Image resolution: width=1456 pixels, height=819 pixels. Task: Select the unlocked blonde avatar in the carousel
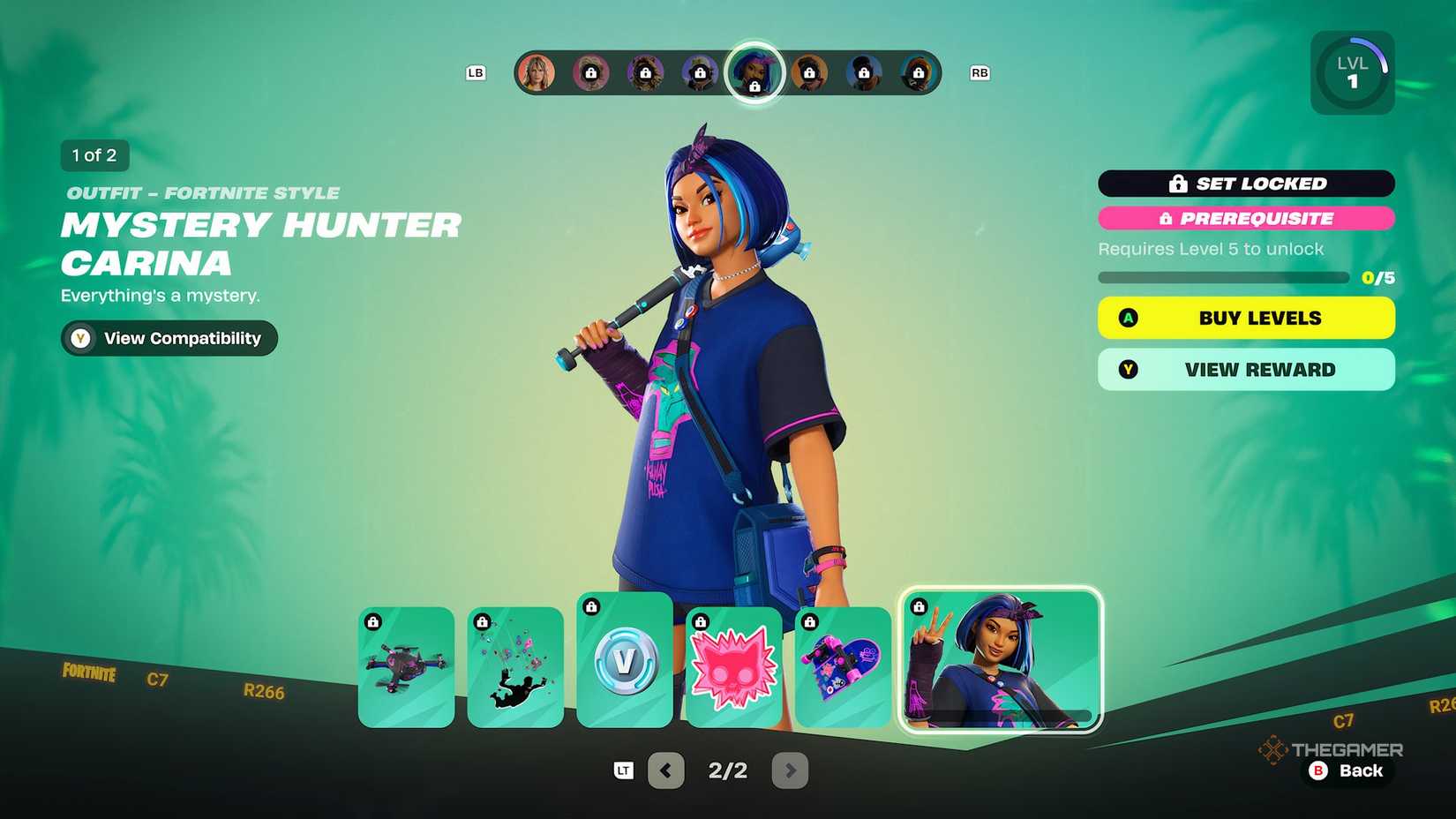point(537,73)
